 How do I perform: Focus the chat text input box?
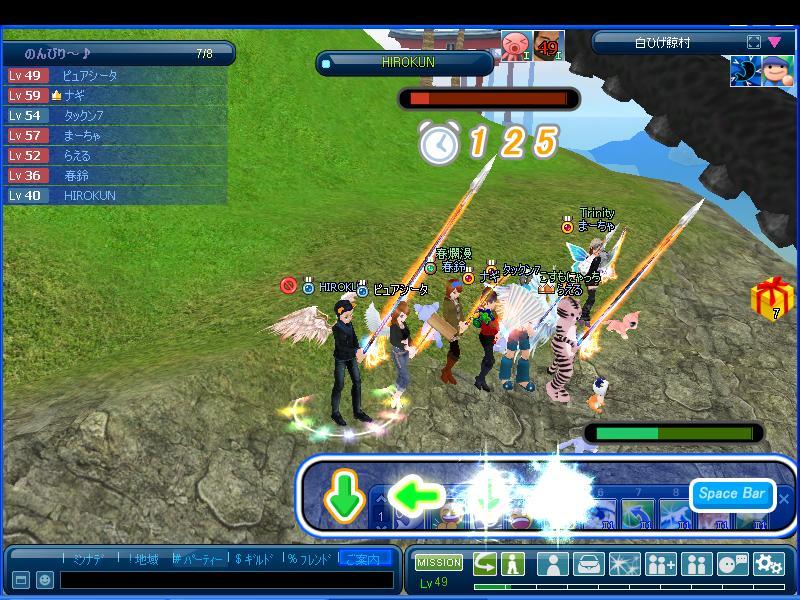click(x=226, y=580)
